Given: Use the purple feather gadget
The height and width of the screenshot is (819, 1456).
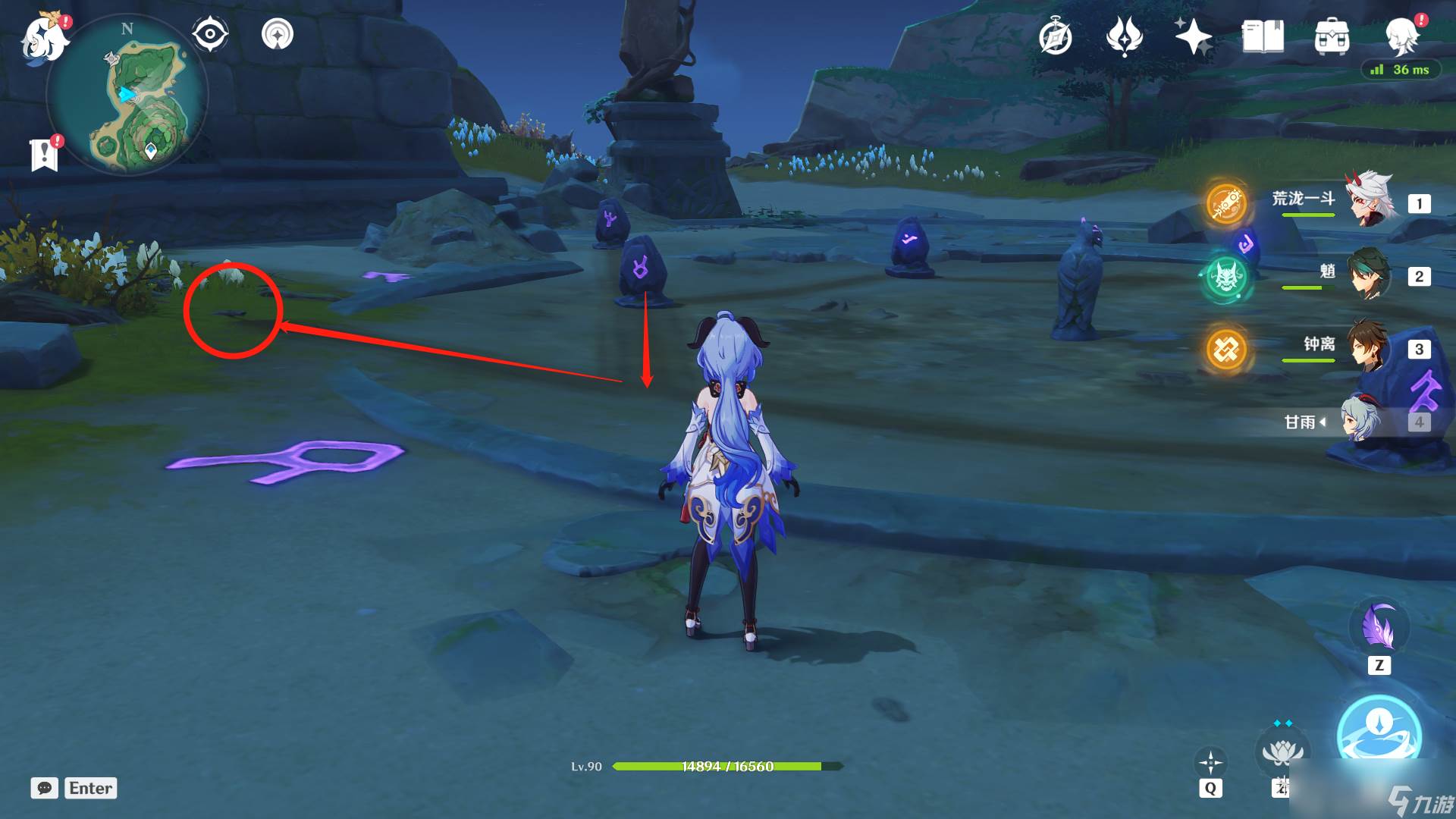Looking at the screenshot, I should pyautogui.click(x=1379, y=628).
